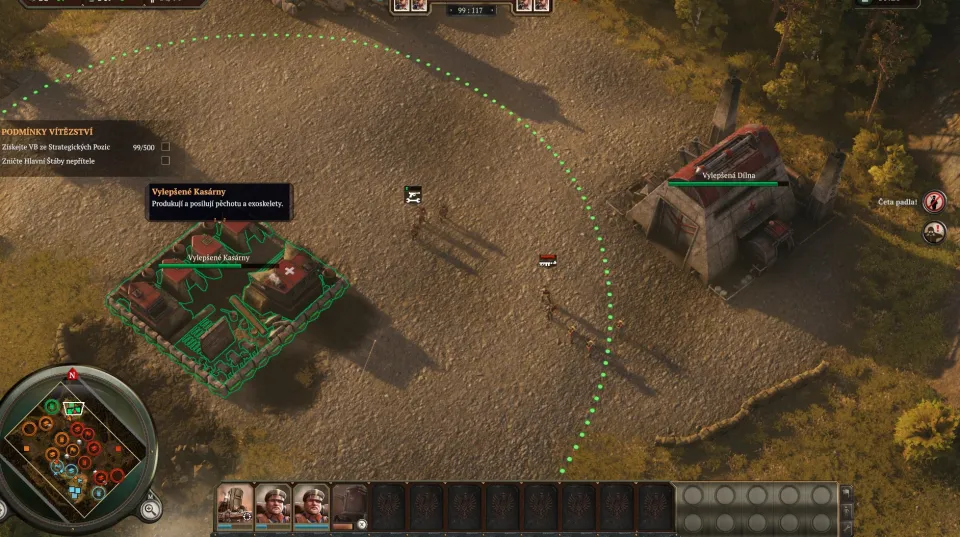960x537 pixels.
Task: Click the circular minimap
Action: [x=75, y=443]
